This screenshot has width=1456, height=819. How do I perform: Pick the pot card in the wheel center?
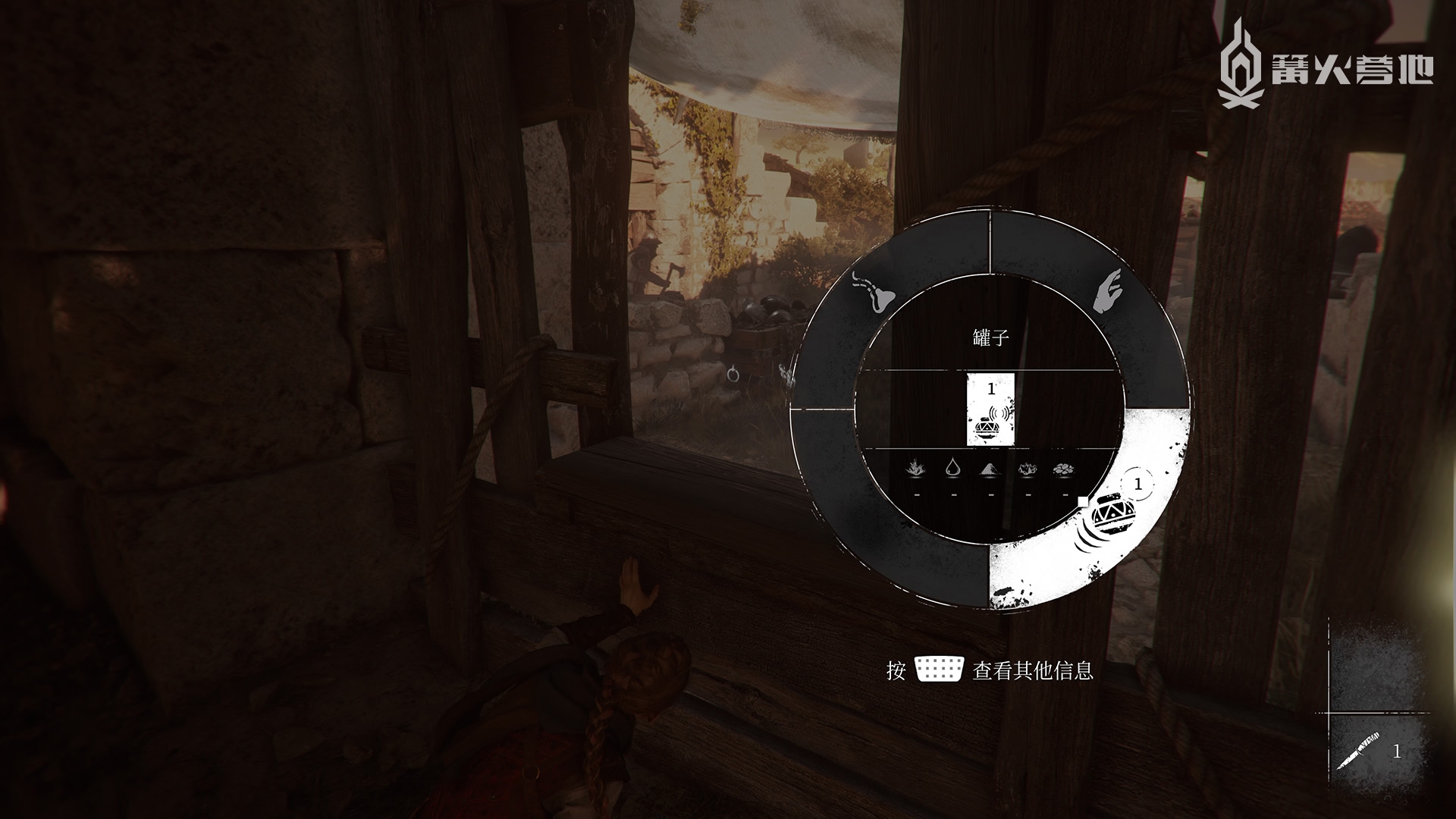coord(991,409)
